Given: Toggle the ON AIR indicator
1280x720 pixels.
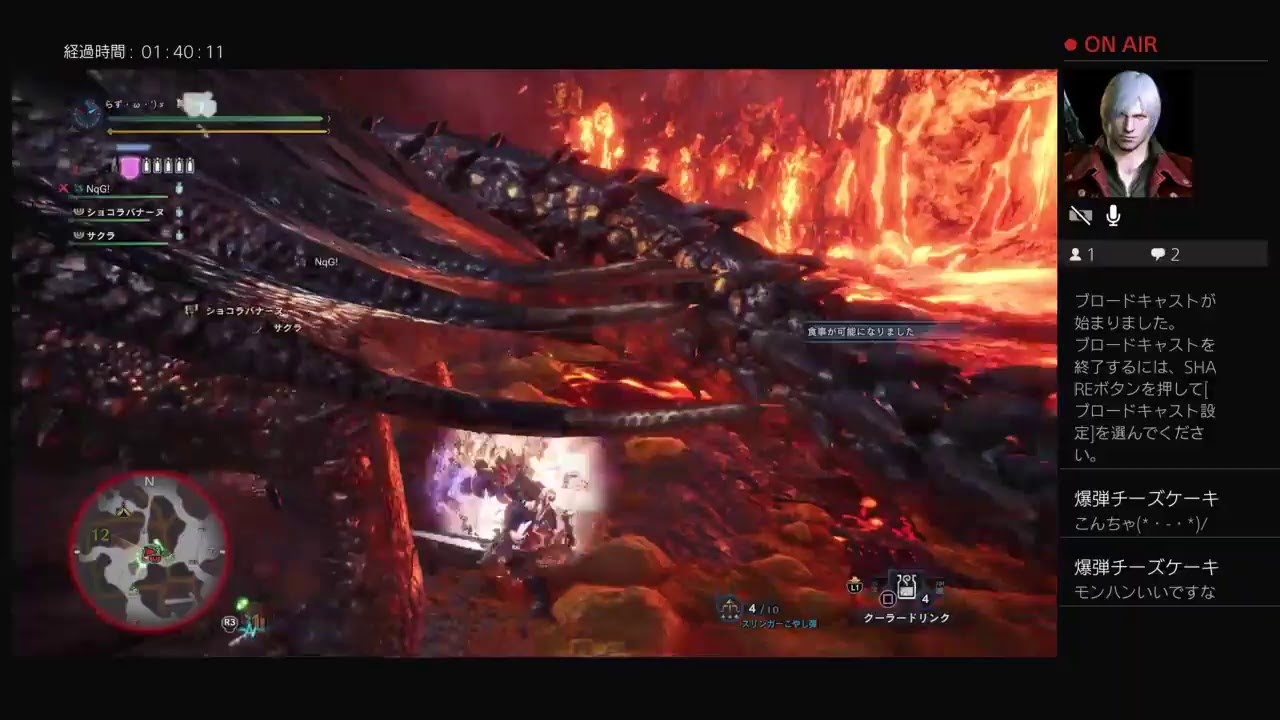Looking at the screenshot, I should (x=1113, y=44).
